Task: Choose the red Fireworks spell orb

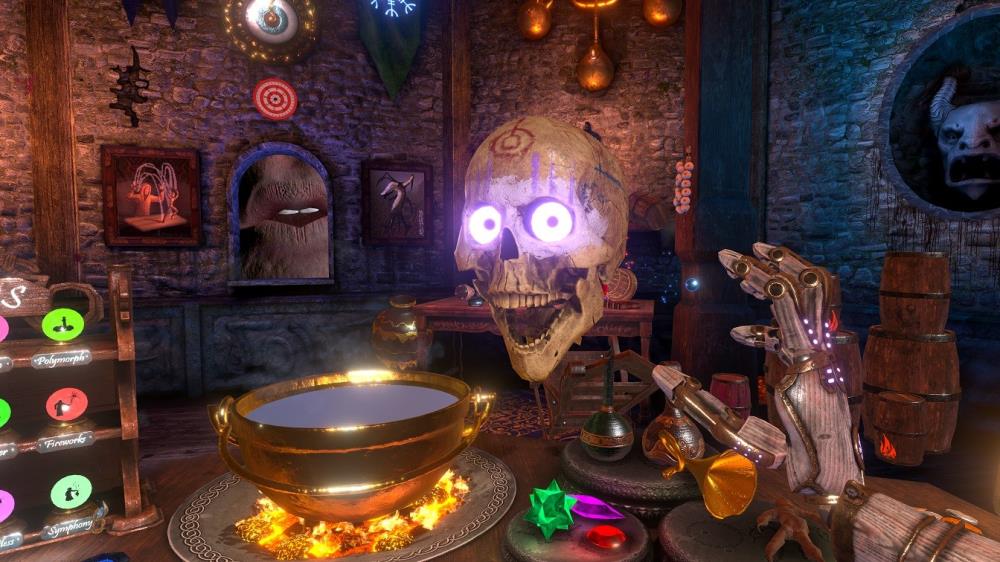Action: [66, 405]
